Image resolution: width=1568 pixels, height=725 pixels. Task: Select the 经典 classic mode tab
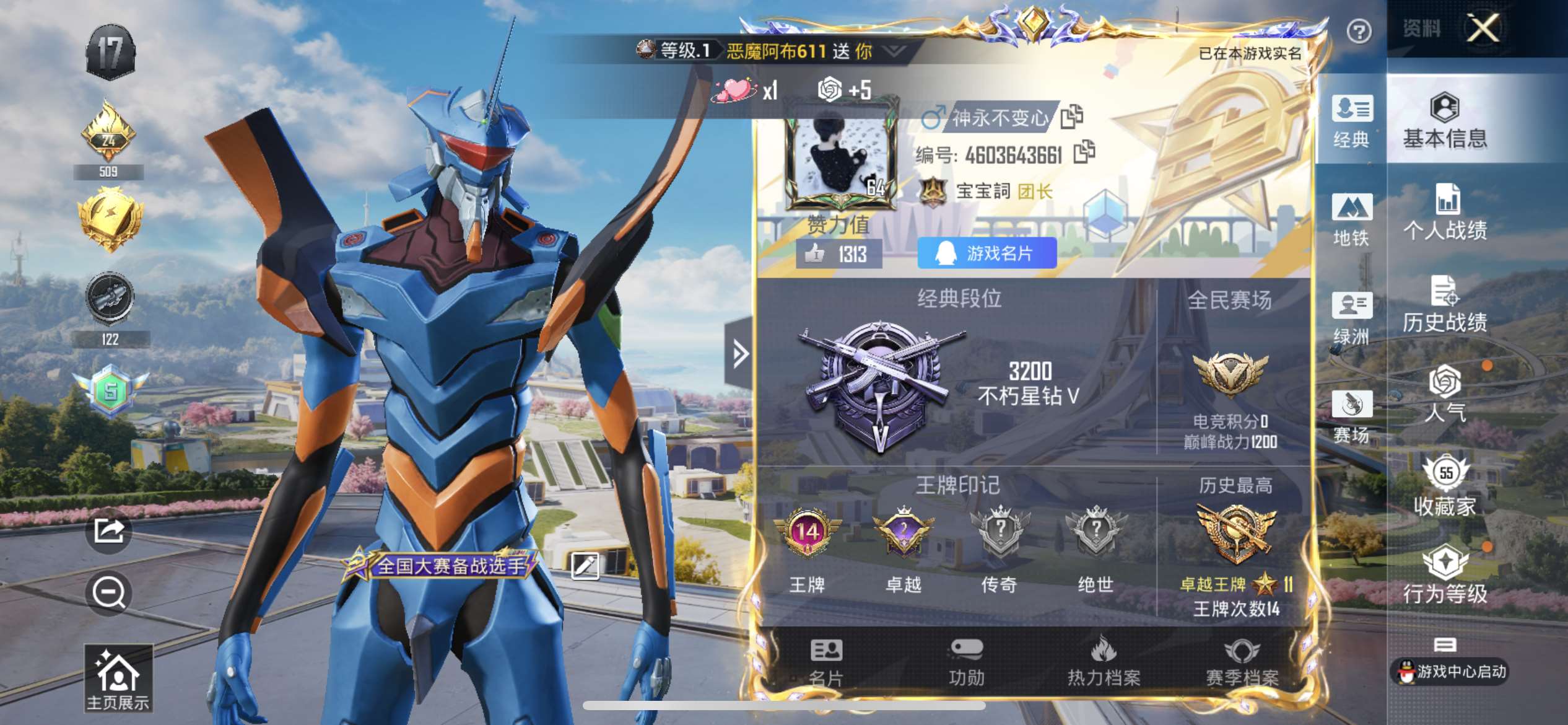point(1351,121)
